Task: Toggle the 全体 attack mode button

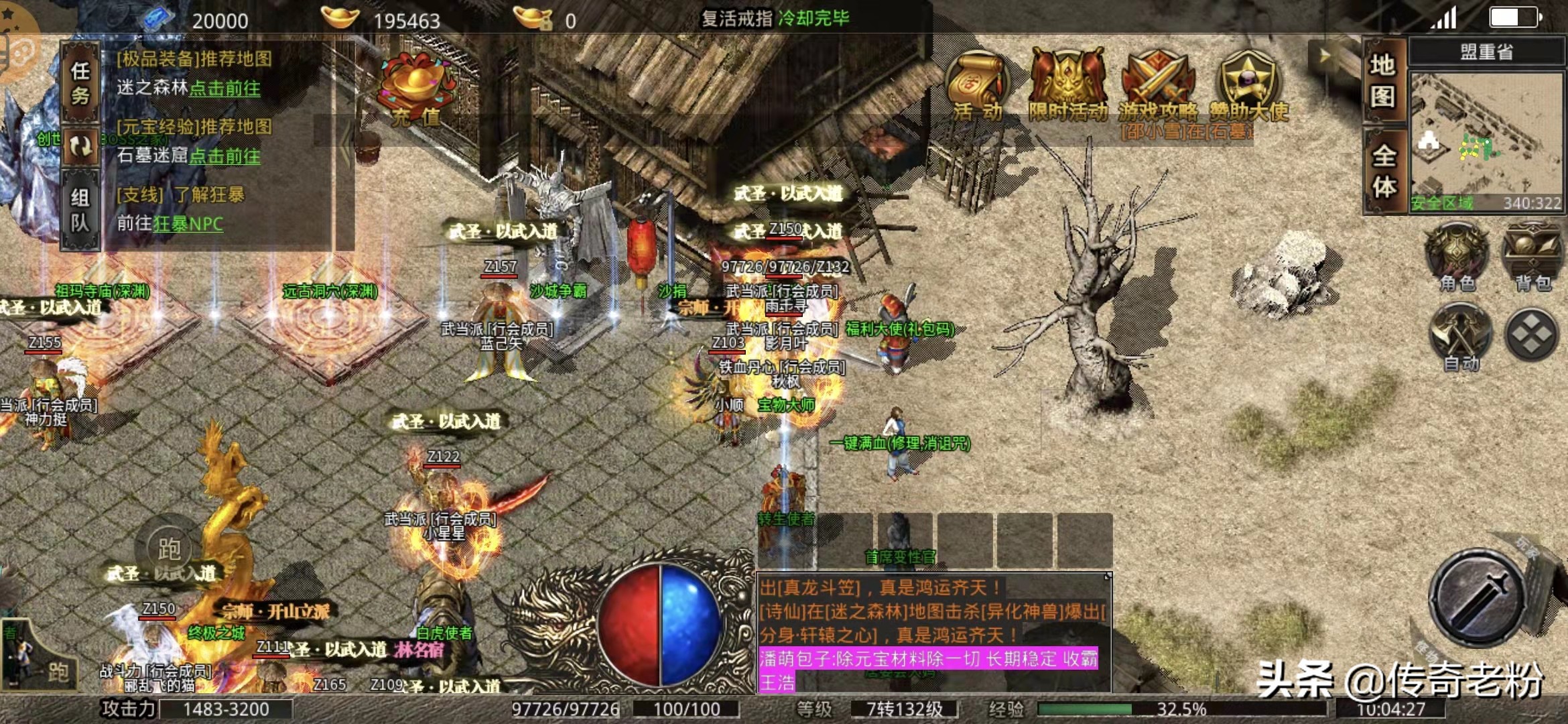Action: [x=1384, y=171]
